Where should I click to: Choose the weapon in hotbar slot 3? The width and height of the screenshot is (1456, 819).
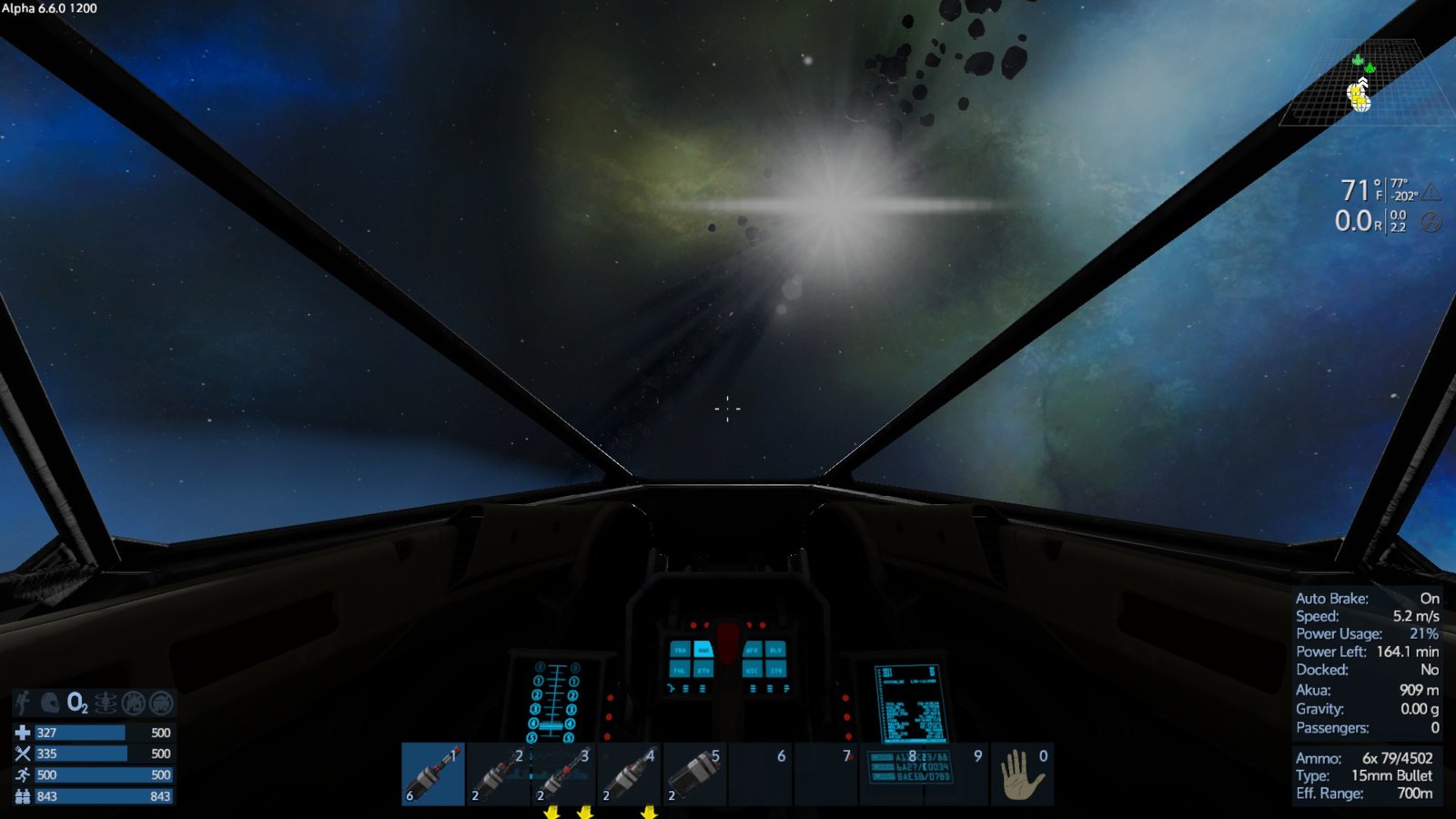pyautogui.click(x=564, y=774)
